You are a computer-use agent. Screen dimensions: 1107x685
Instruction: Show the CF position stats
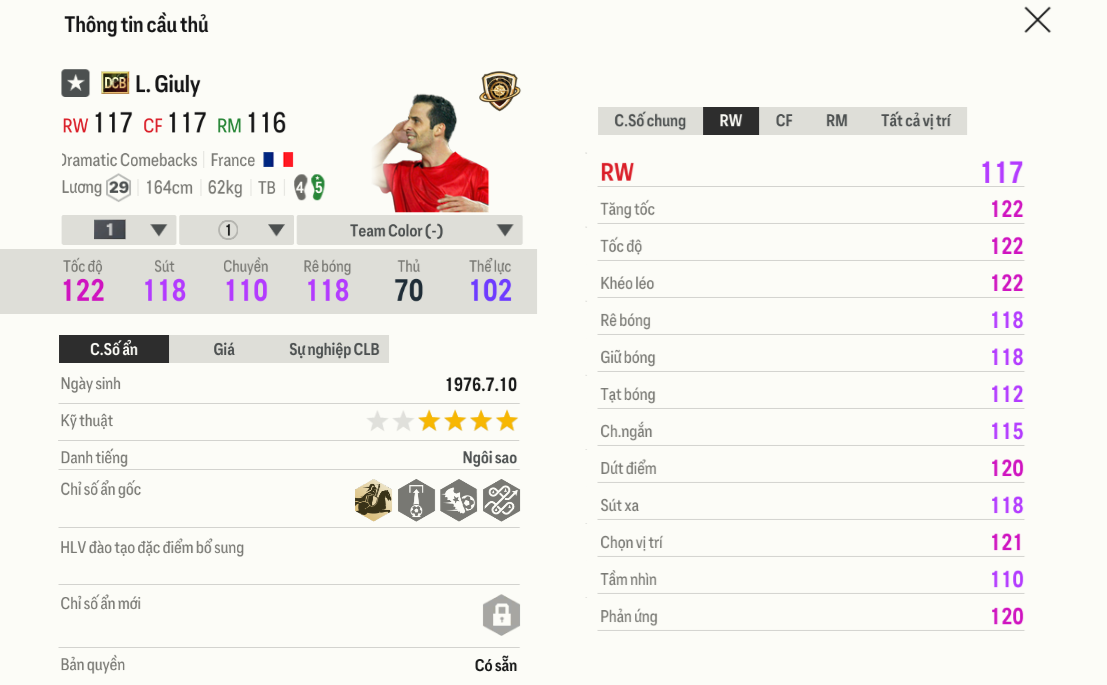[784, 121]
